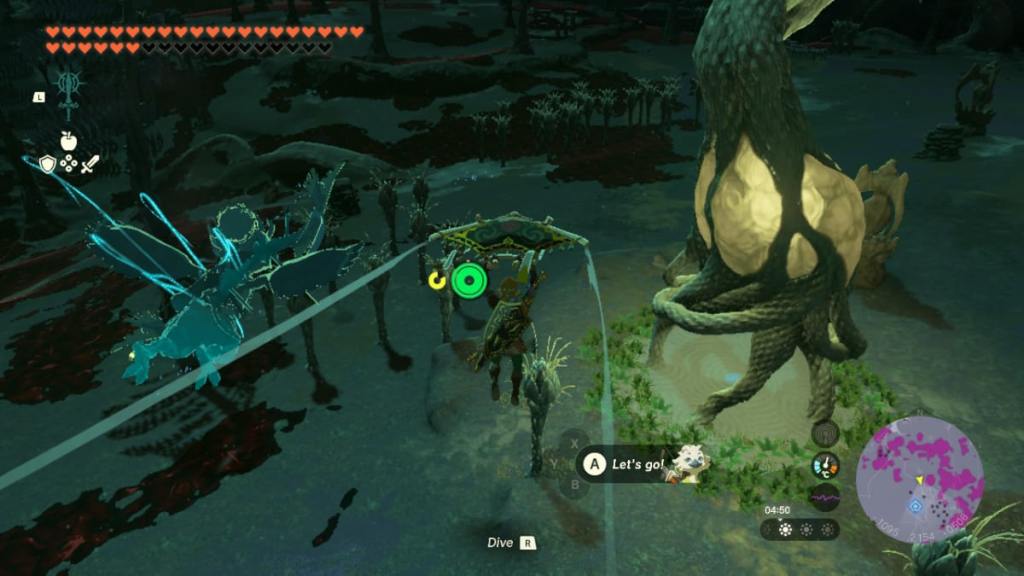Image resolution: width=1024 pixels, height=576 pixels.
Task: Select the apple quick-item icon
Action: click(x=68, y=141)
